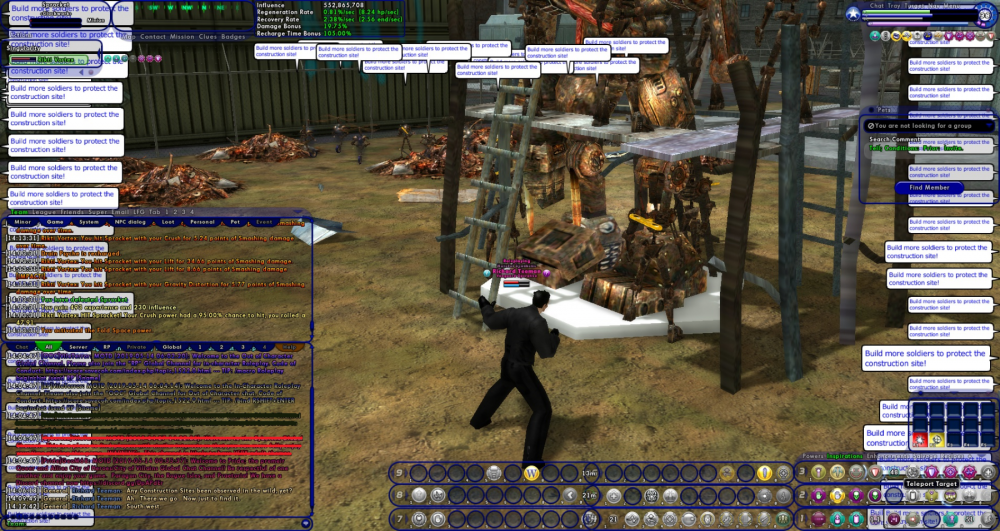Image resolution: width=1000 pixels, height=531 pixels.
Task: Show the Personal chat tab
Action: pyautogui.click(x=202, y=222)
